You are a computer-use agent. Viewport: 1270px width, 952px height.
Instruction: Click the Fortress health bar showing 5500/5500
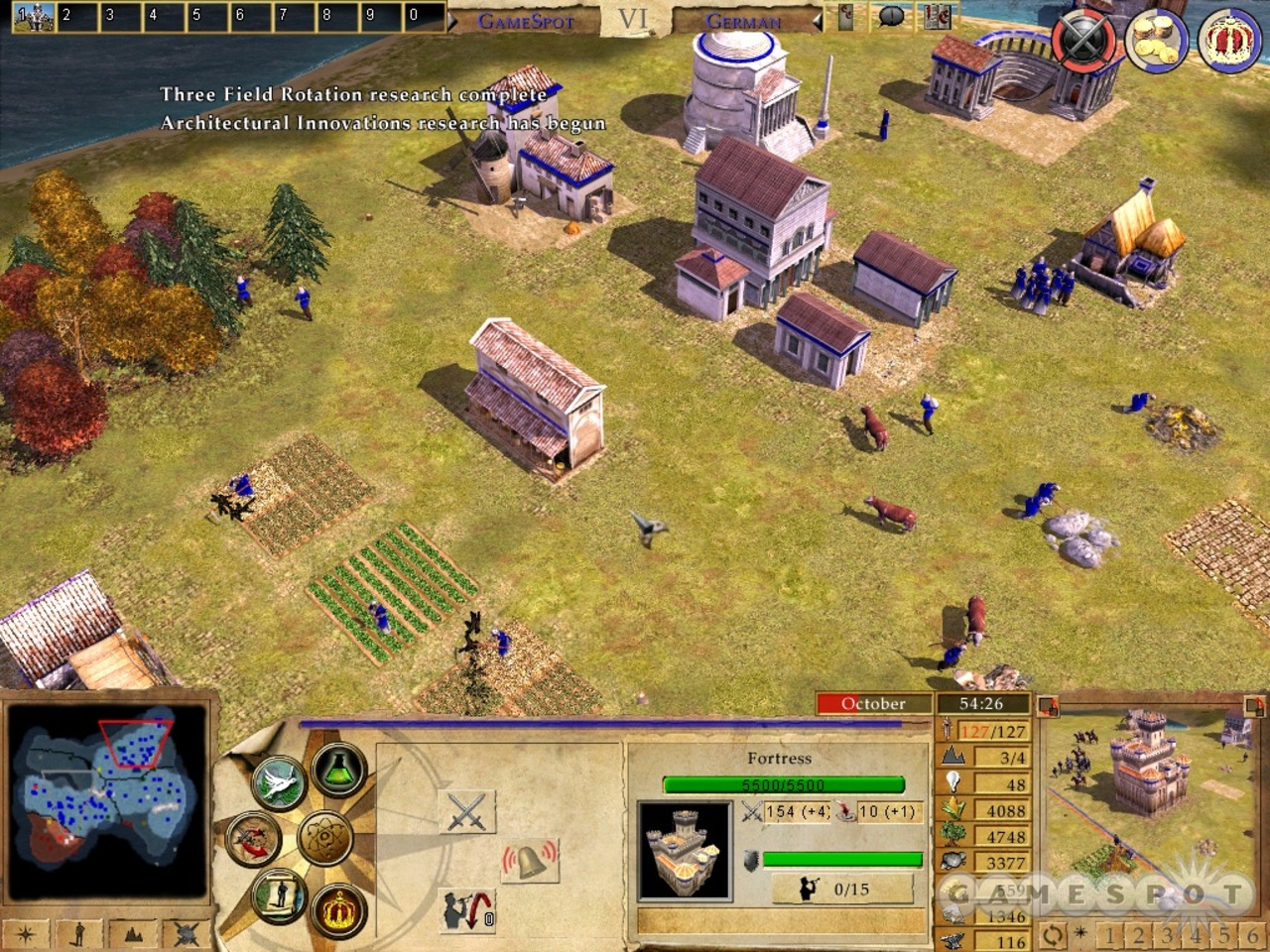[x=783, y=784]
